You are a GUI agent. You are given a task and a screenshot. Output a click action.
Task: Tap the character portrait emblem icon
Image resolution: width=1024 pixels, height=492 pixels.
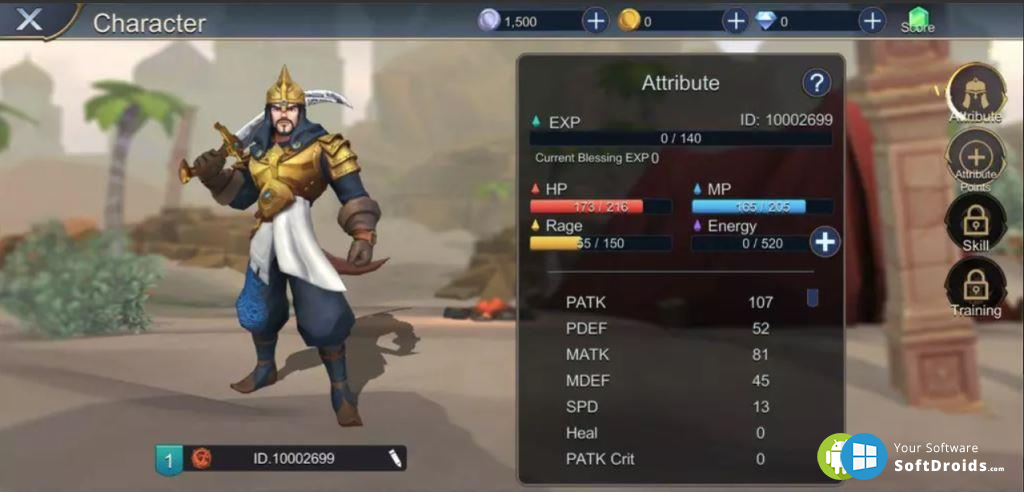click(x=202, y=458)
